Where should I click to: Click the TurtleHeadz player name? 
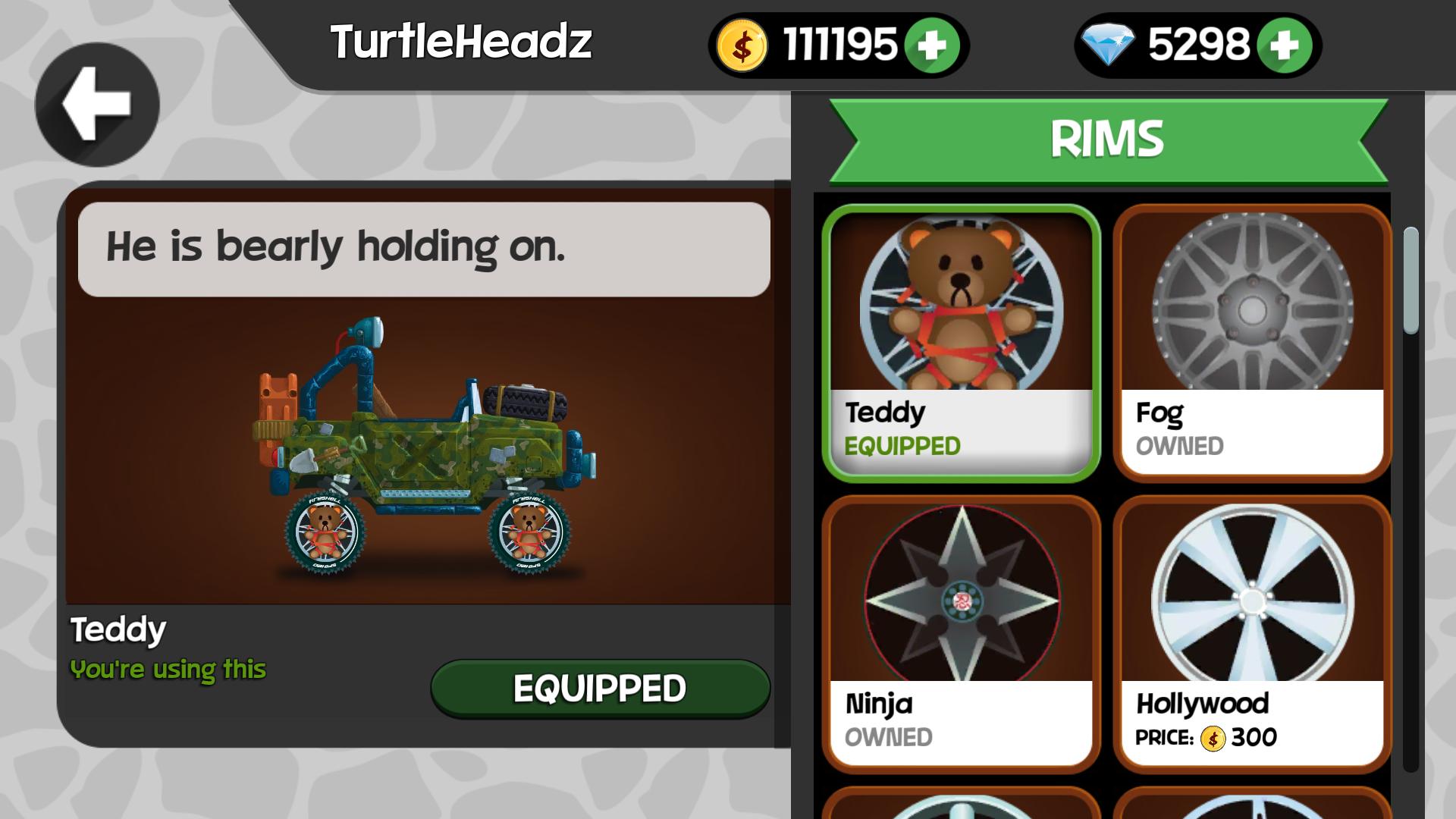click(463, 43)
